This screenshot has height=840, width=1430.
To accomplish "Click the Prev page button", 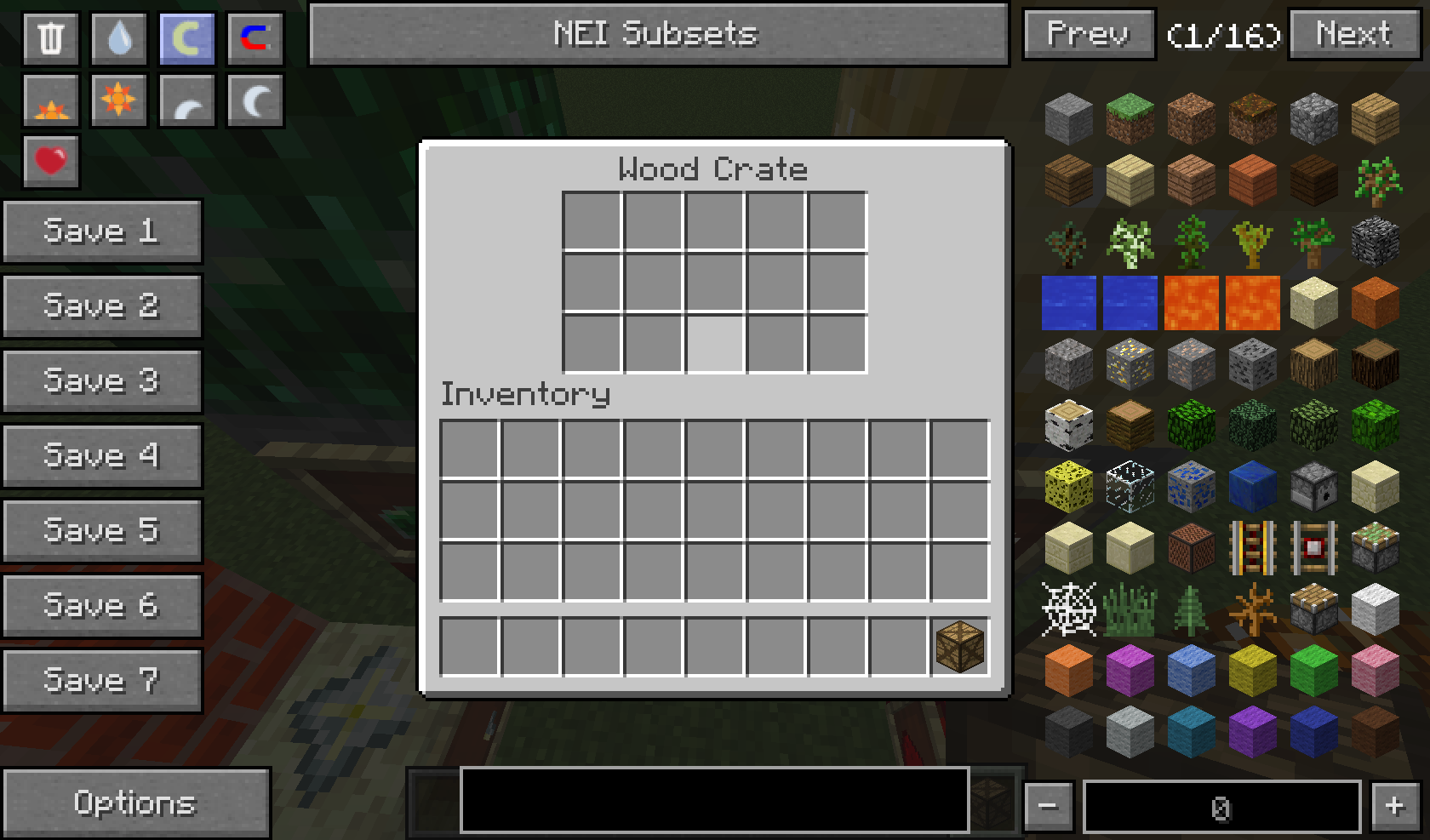I will pos(1088,34).
